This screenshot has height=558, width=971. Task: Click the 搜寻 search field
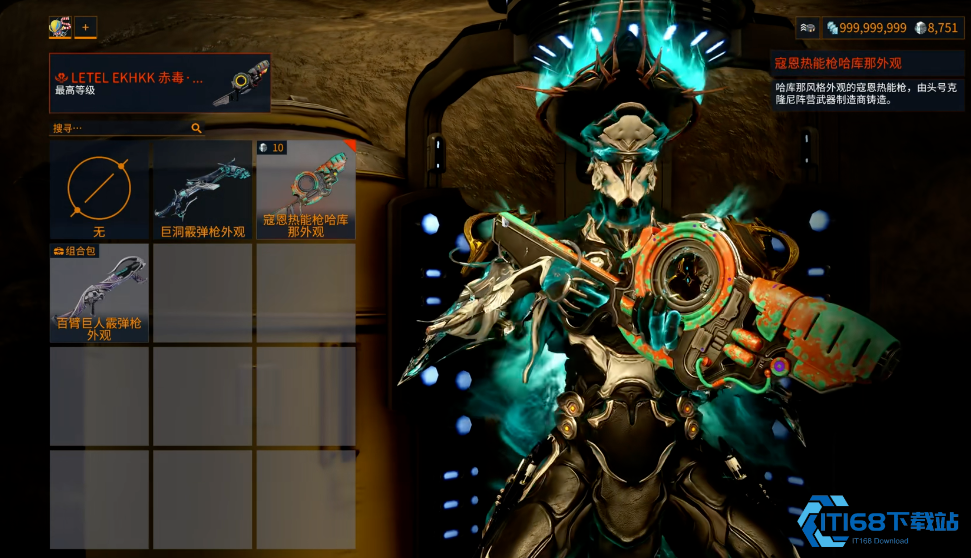(120, 128)
